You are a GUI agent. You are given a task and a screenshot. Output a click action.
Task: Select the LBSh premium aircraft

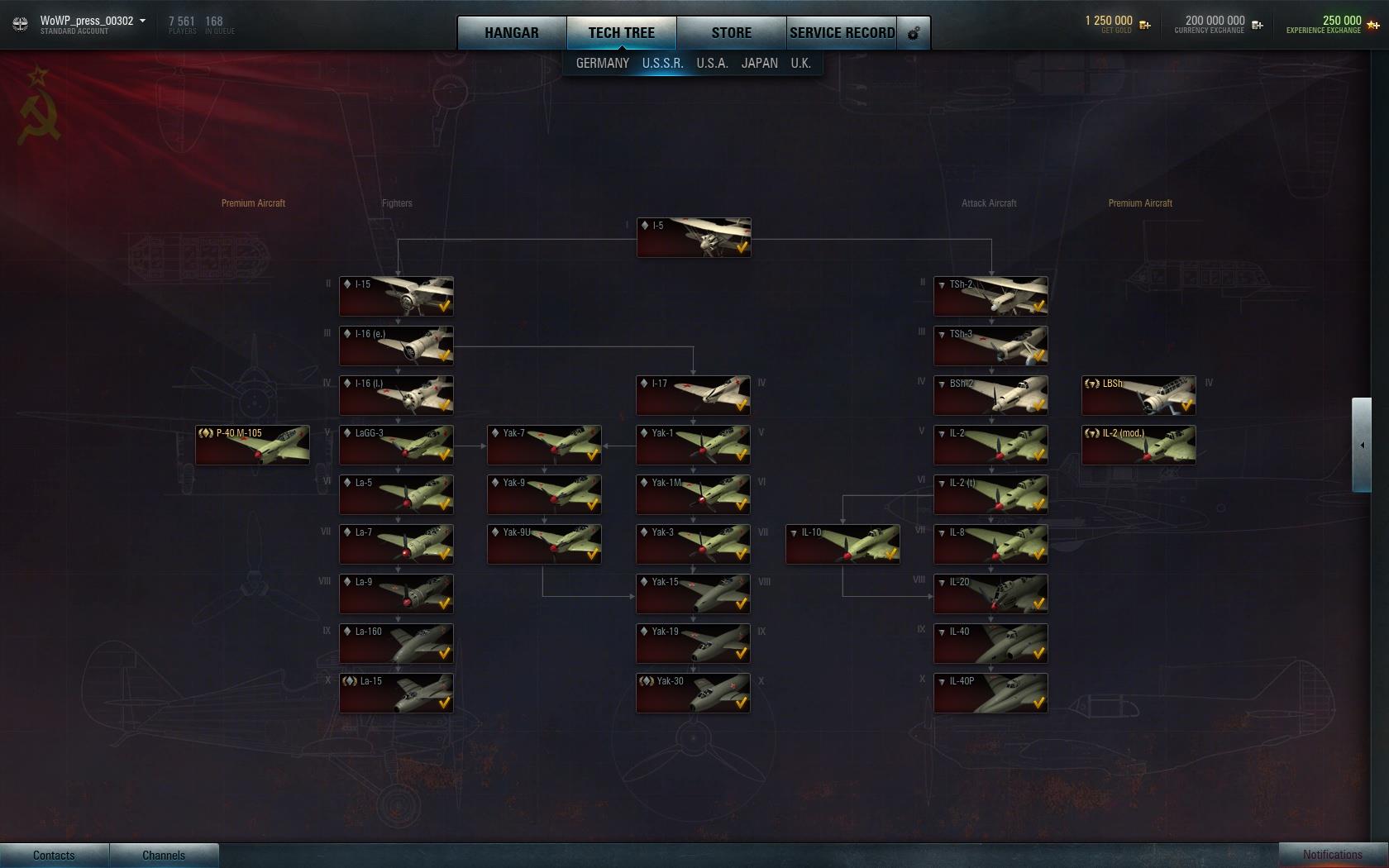coord(1138,395)
